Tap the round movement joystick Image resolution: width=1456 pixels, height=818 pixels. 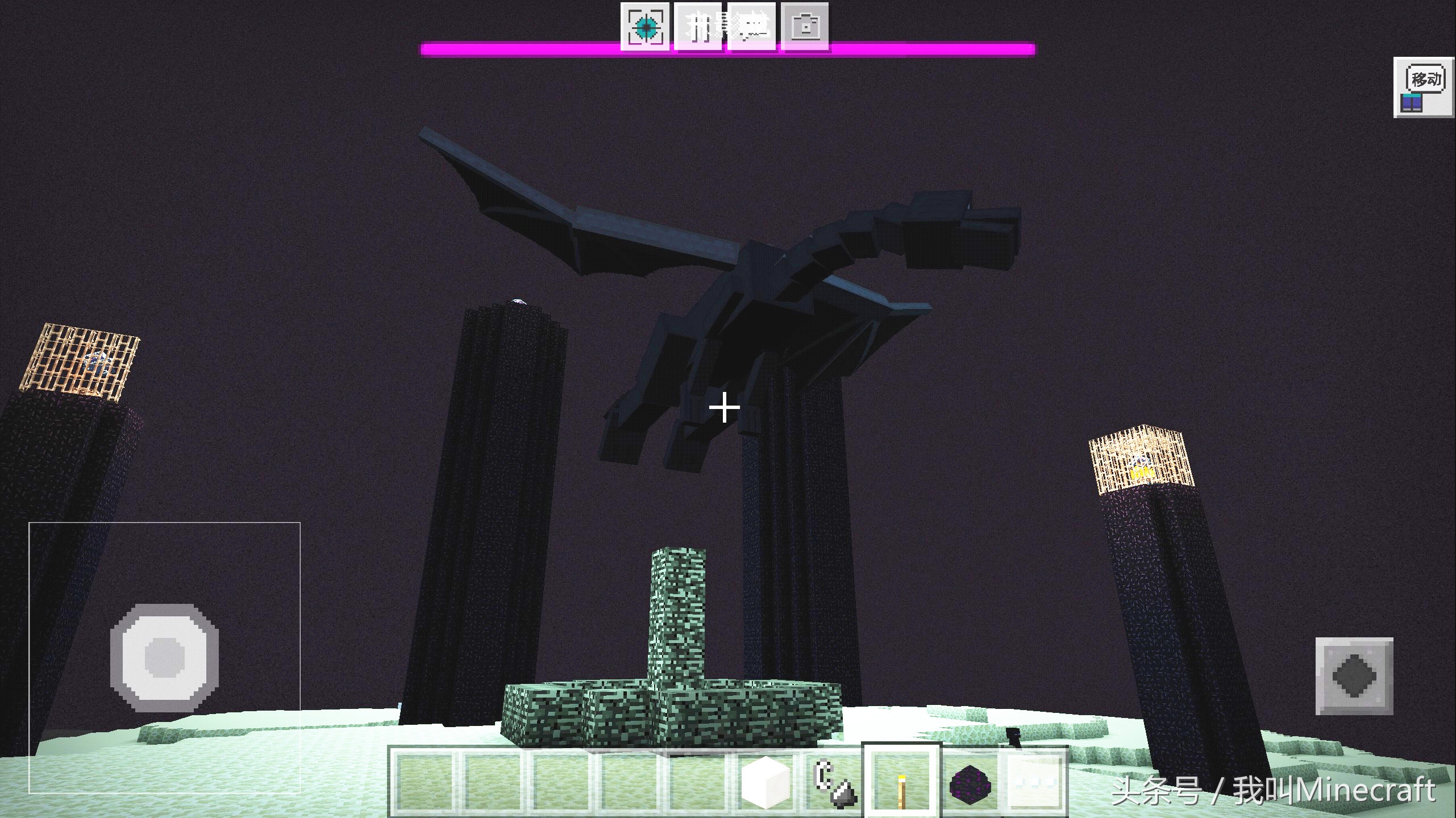[165, 657]
